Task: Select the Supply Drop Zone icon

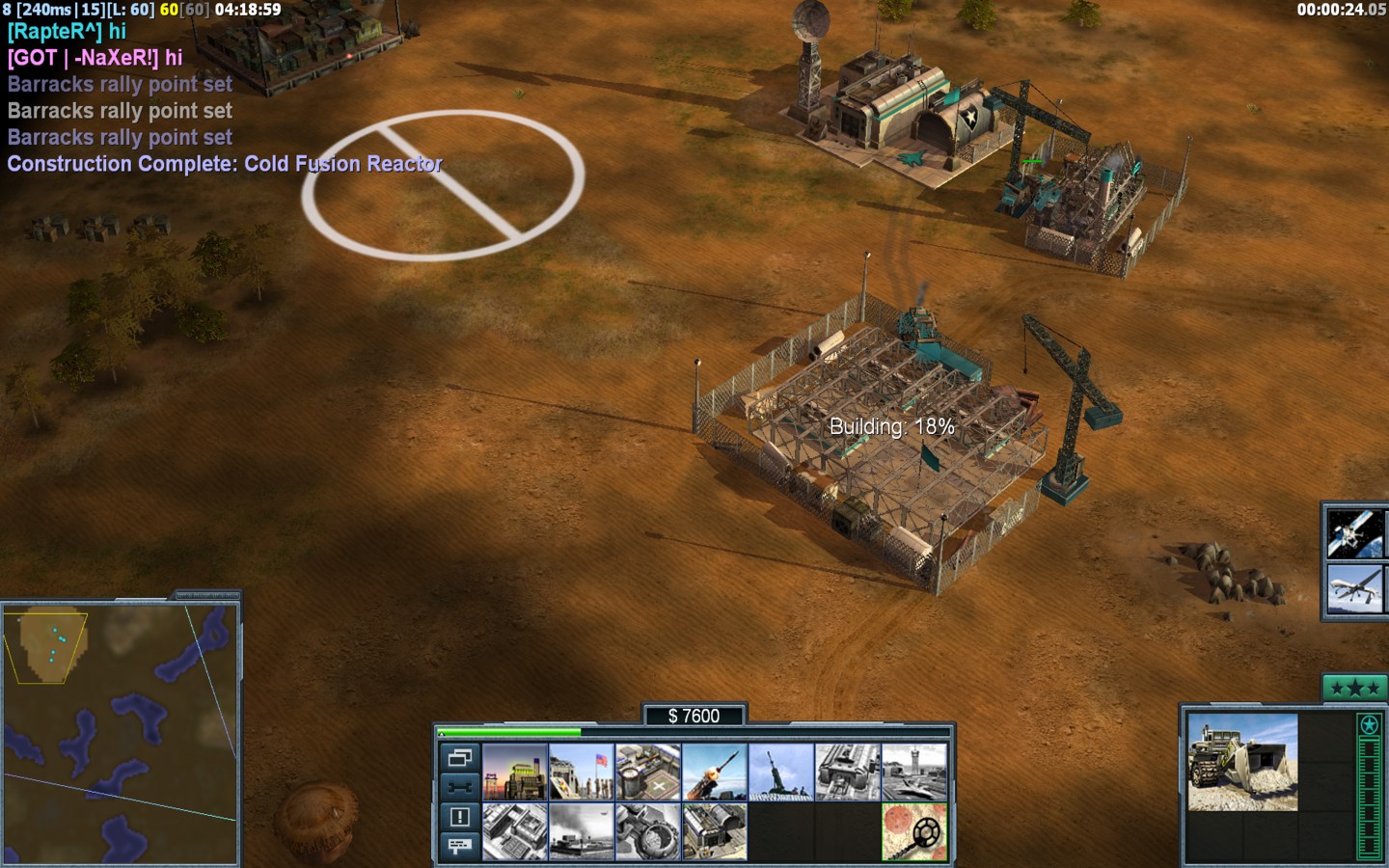Action: [x=582, y=831]
